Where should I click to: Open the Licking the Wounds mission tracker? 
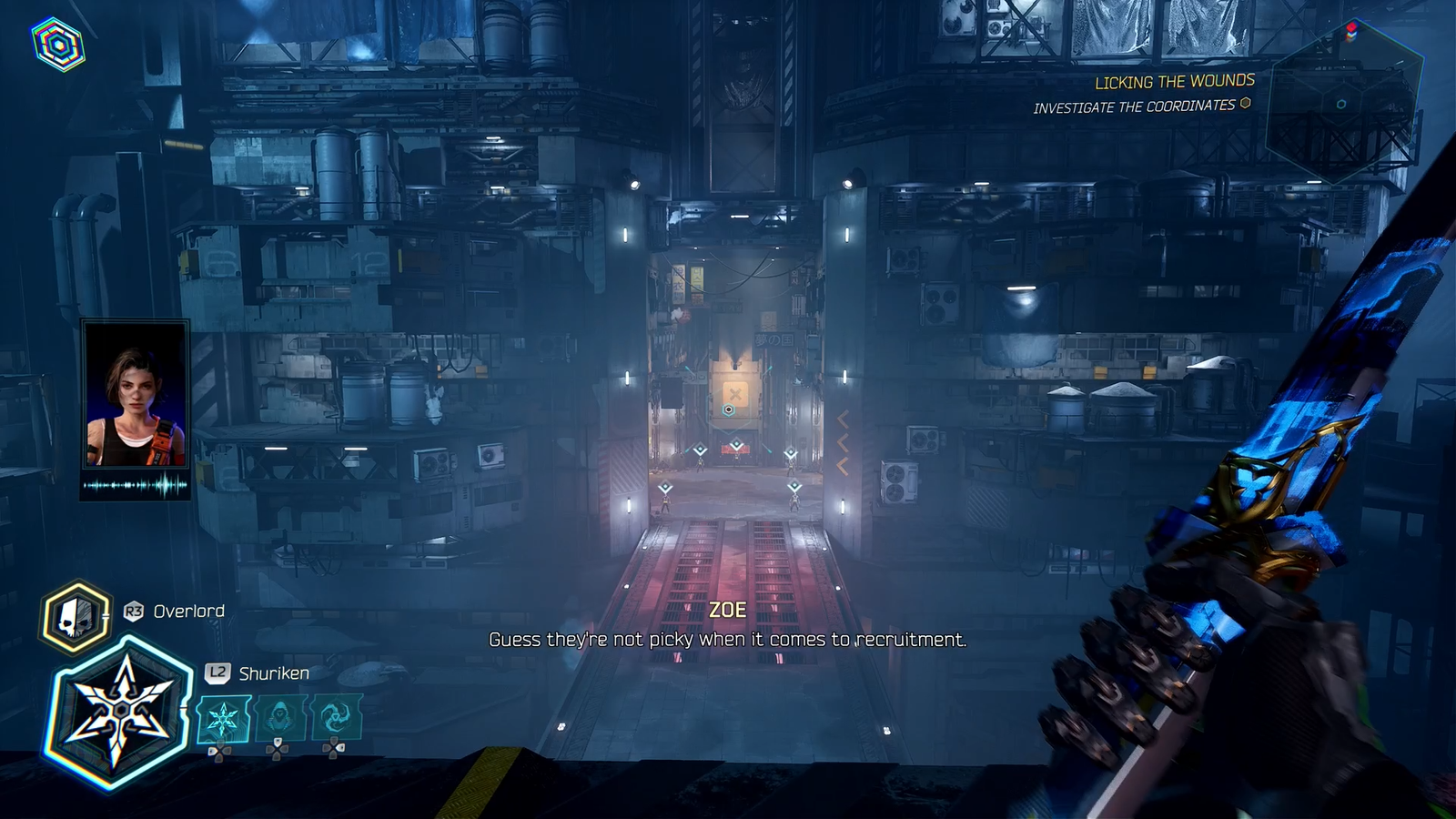click(x=1174, y=82)
